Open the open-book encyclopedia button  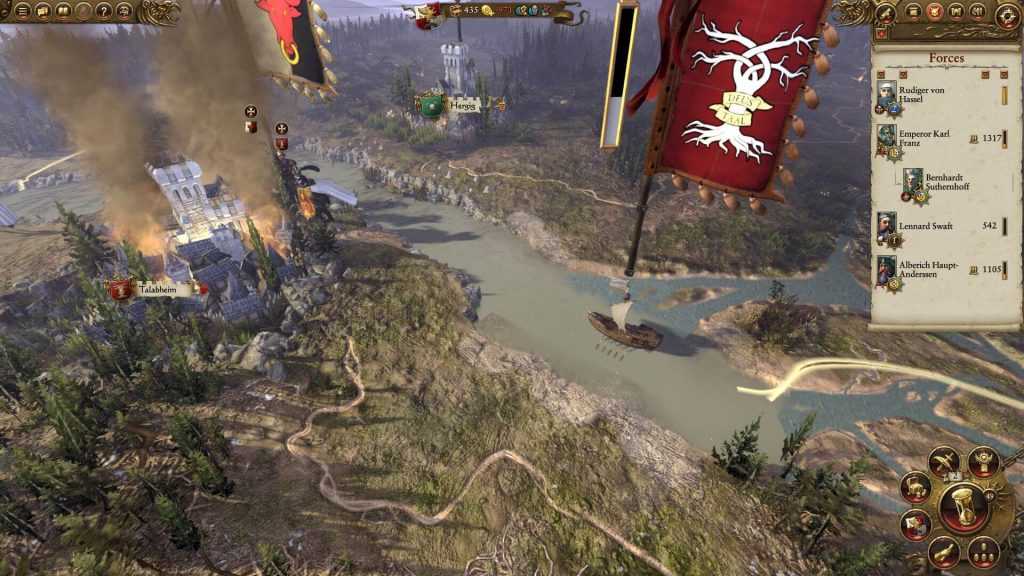(63, 11)
